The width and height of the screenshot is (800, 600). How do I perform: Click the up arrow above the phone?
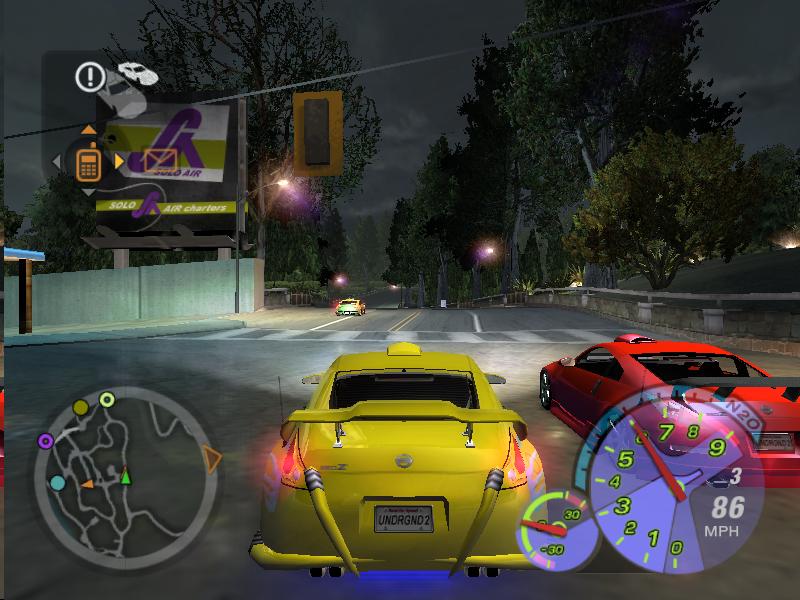coord(88,129)
